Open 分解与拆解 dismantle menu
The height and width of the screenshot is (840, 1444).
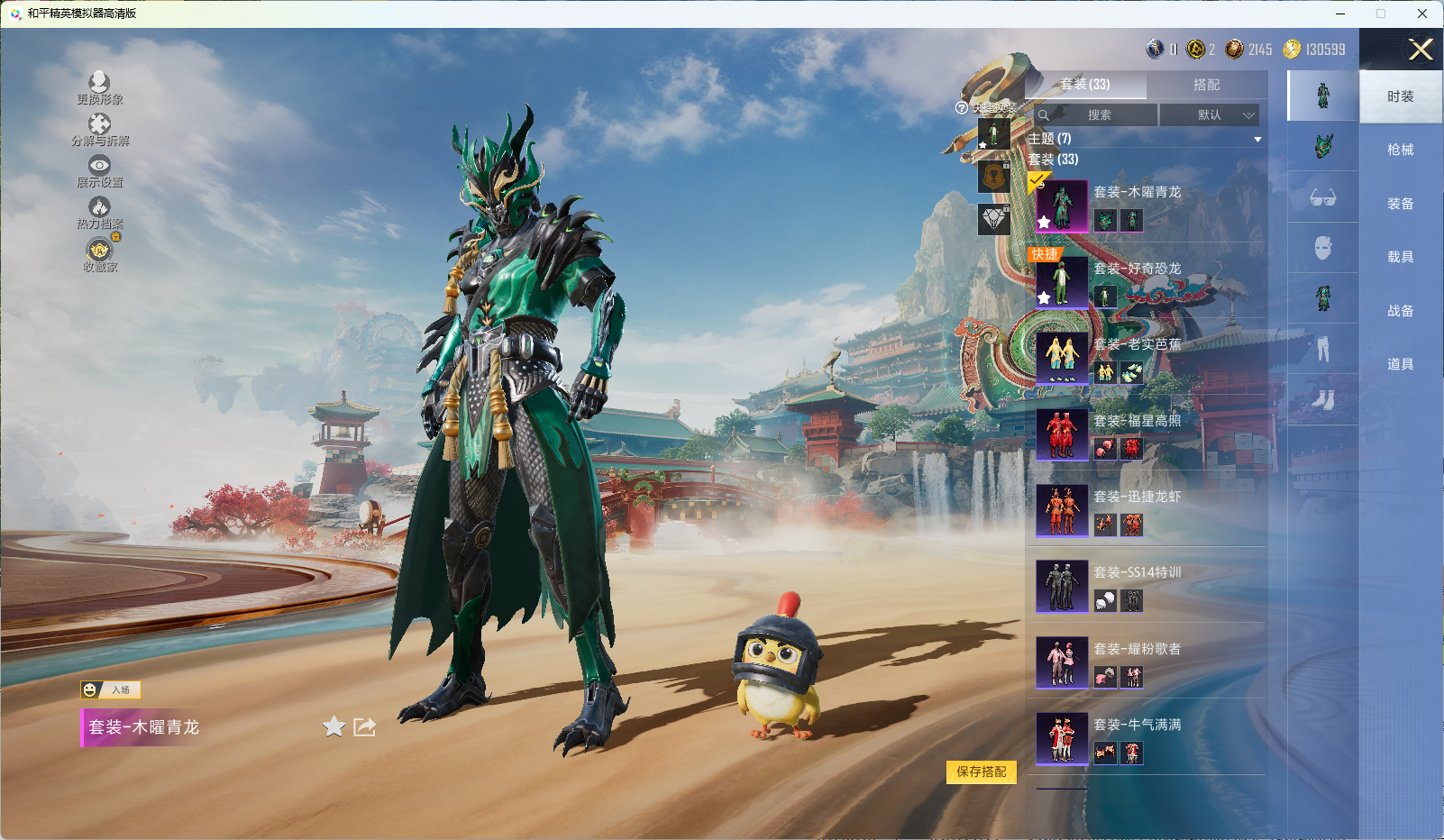click(99, 130)
